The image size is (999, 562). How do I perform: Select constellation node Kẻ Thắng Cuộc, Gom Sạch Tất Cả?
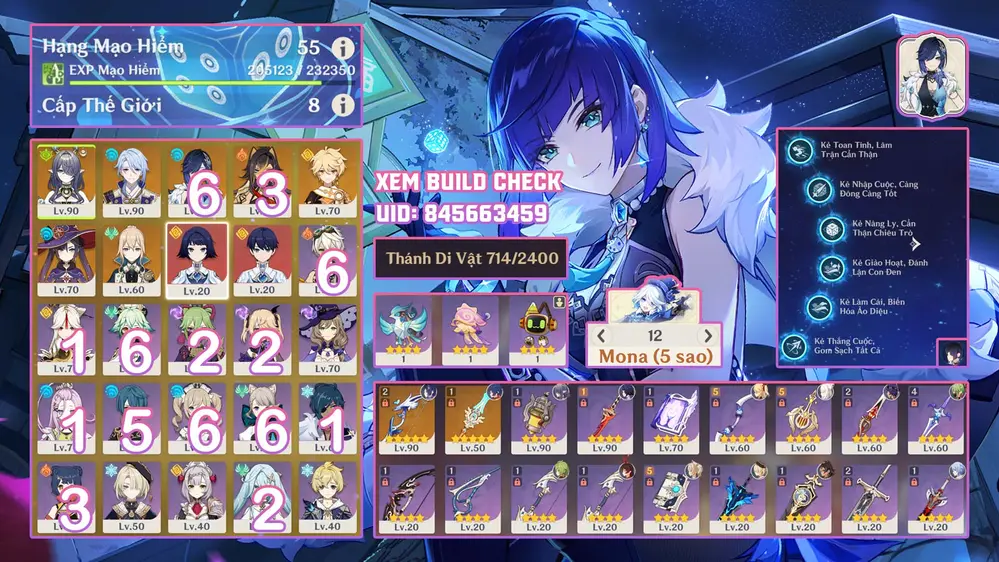pos(795,346)
